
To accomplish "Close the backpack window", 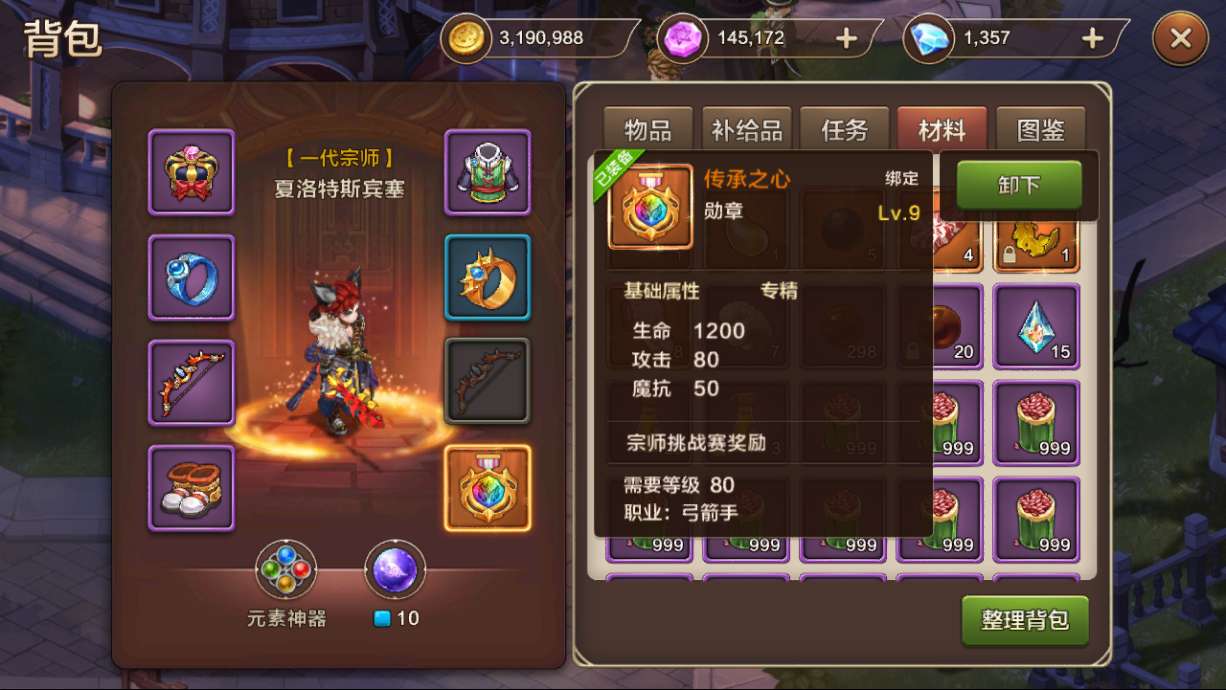I will [1180, 39].
